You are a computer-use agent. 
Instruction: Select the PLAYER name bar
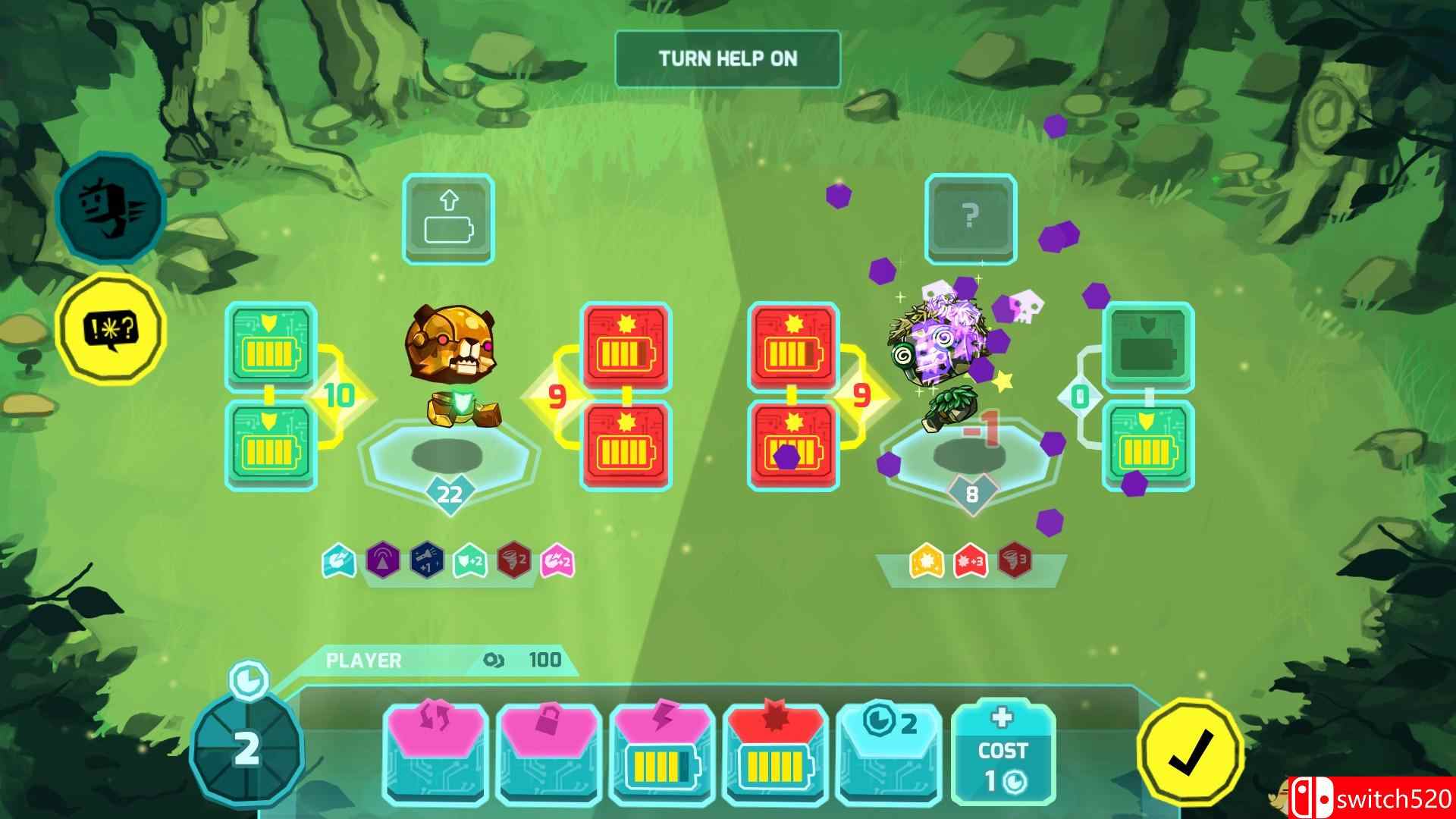(364, 660)
